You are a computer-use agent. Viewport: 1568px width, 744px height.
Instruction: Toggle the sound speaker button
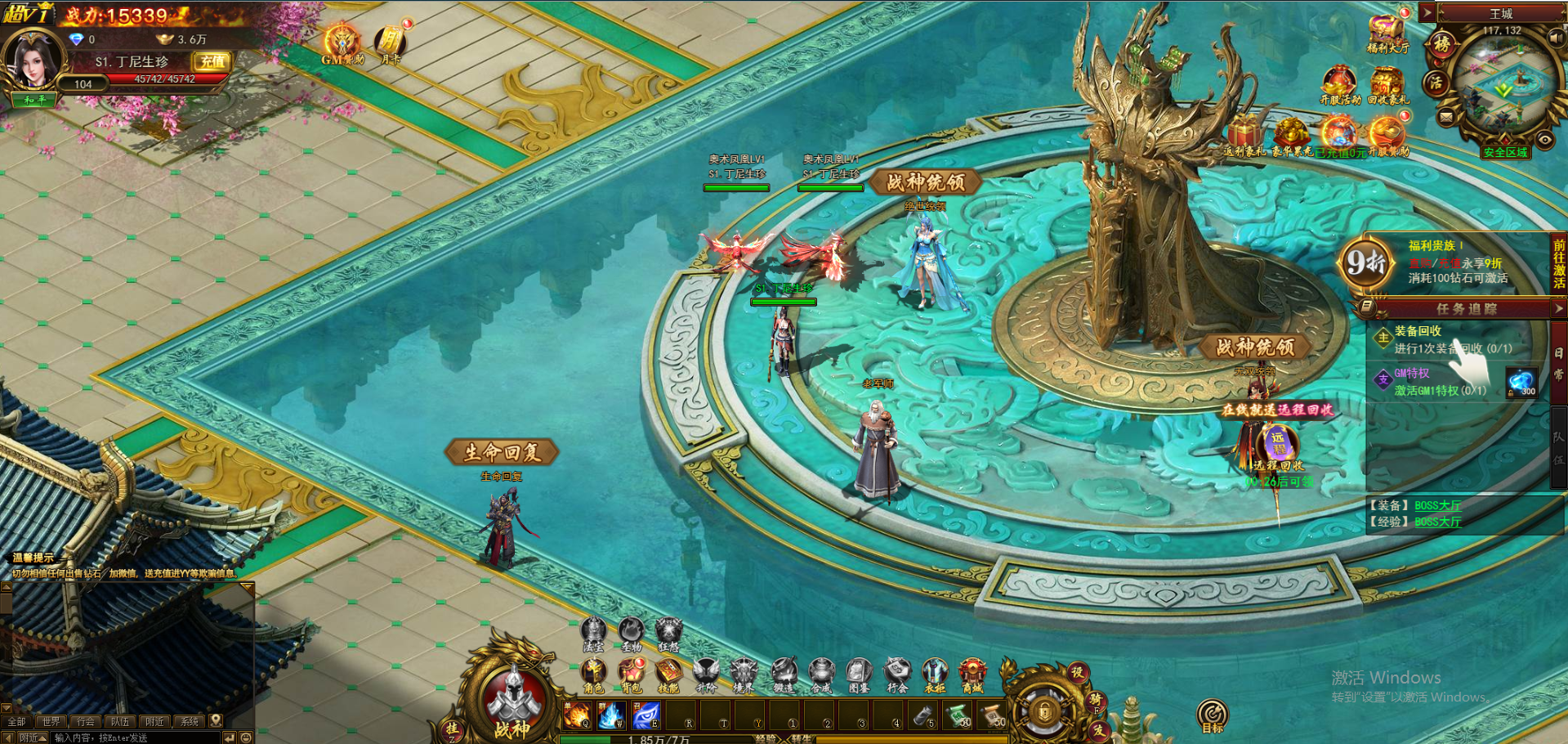click(x=1556, y=38)
